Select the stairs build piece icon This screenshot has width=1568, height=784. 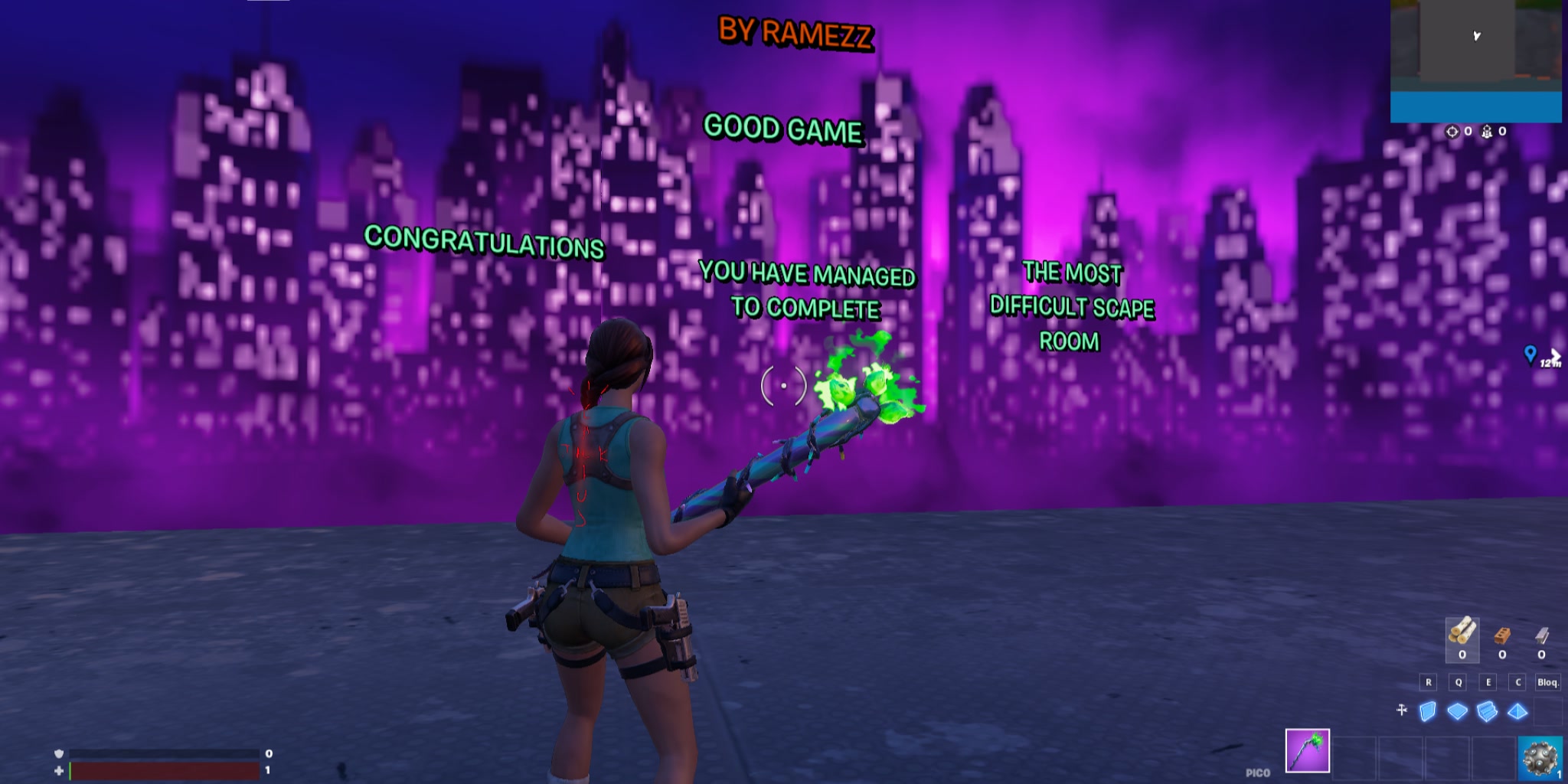point(1487,711)
